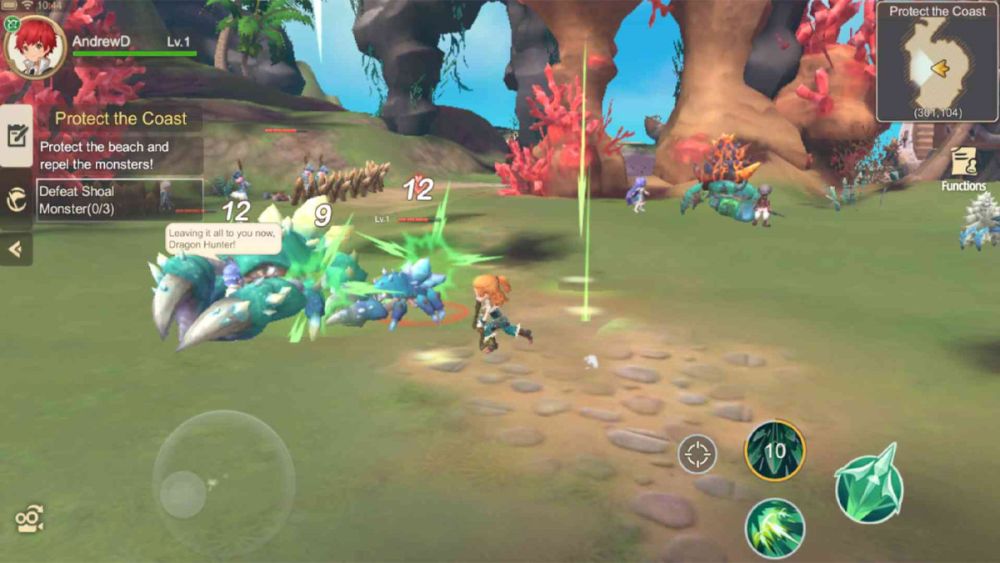Open the Functions menu
This screenshot has width=1000, height=563.
click(x=963, y=168)
